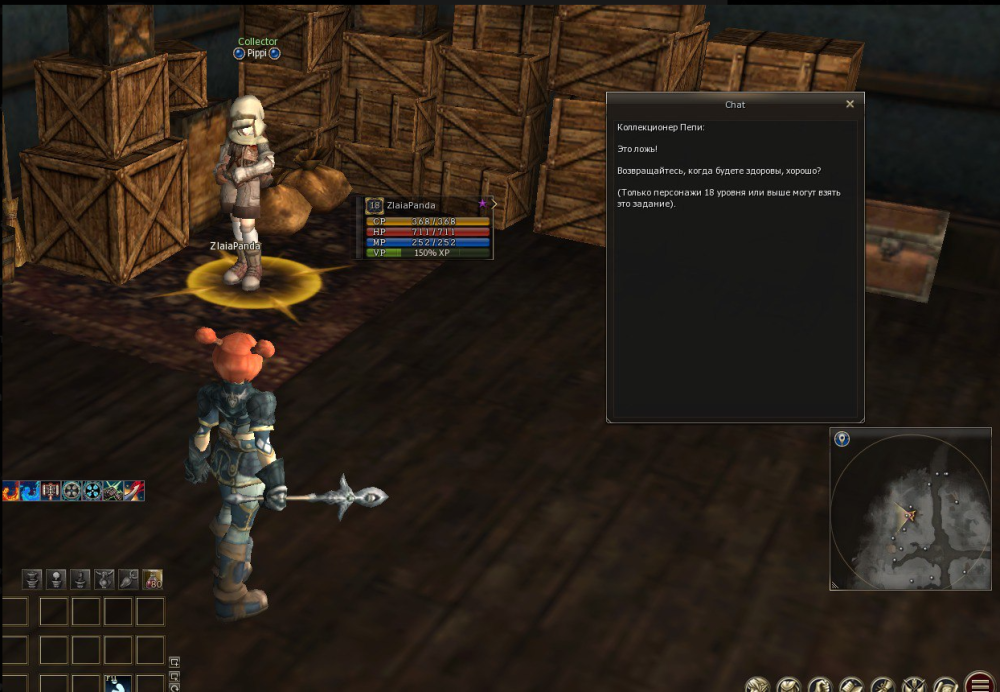The image size is (1000, 692).
Task: Close the Chat dialogue window
Action: 850,104
